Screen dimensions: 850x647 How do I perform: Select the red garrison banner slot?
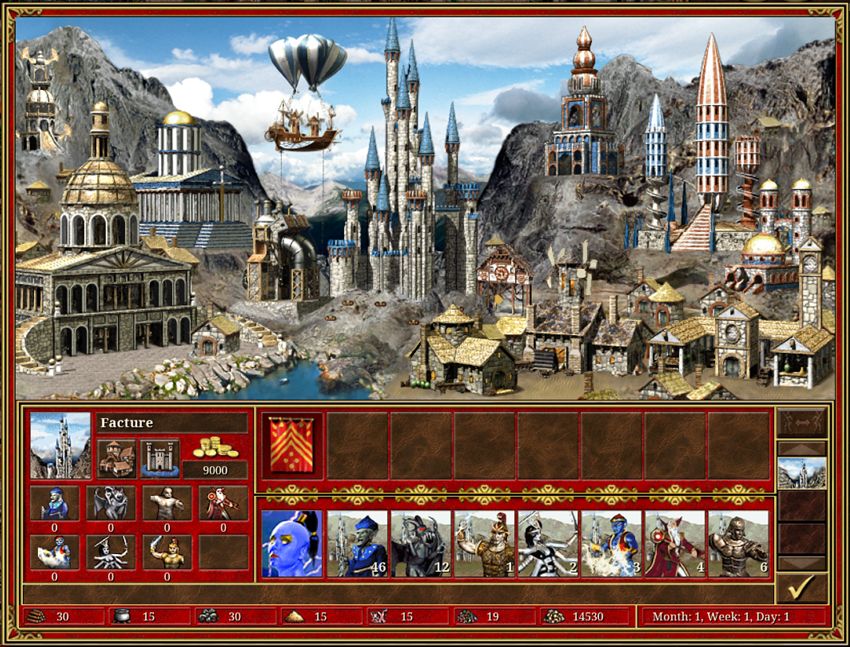coord(291,445)
